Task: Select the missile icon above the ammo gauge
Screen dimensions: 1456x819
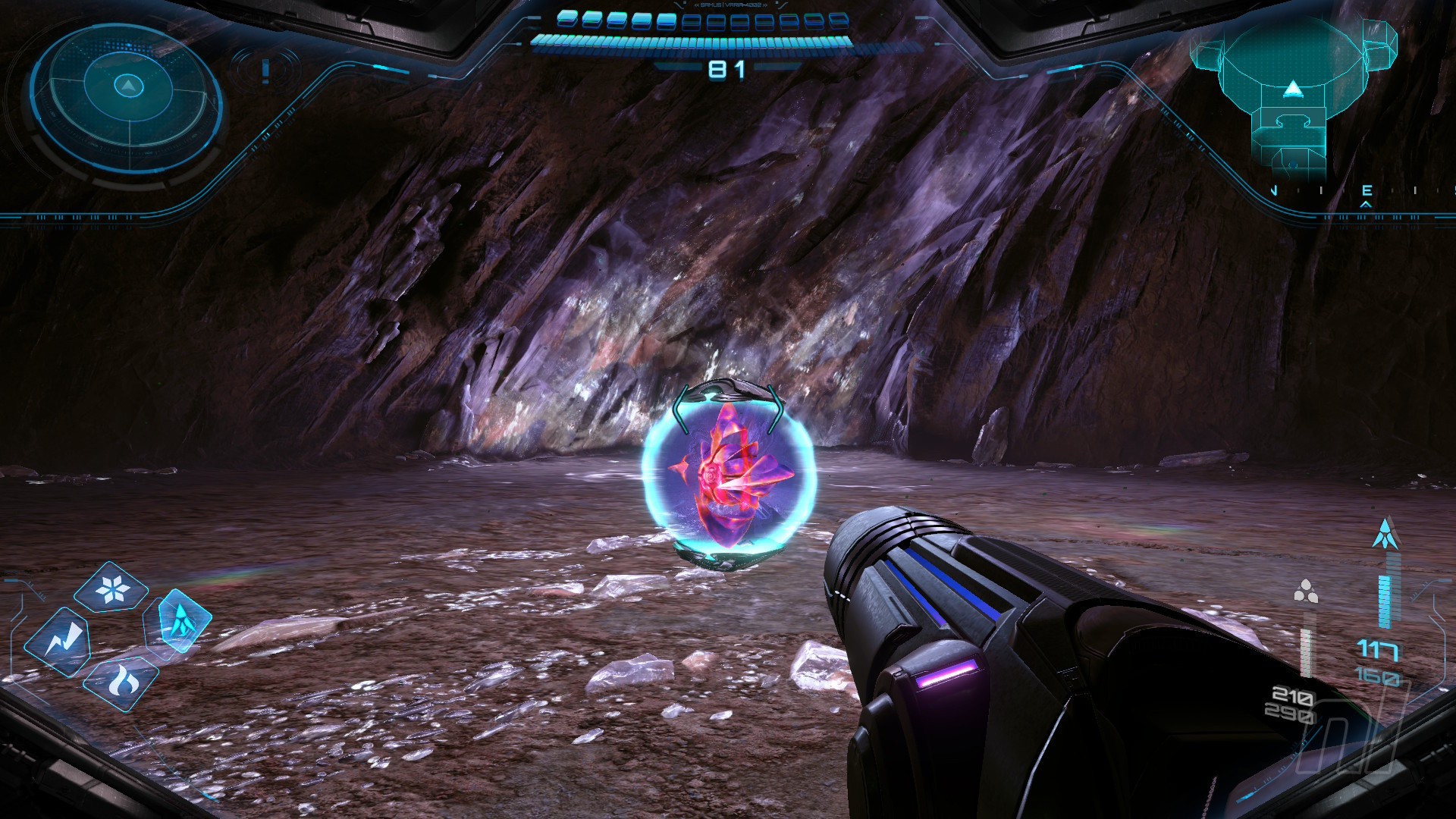Action: (x=1386, y=534)
